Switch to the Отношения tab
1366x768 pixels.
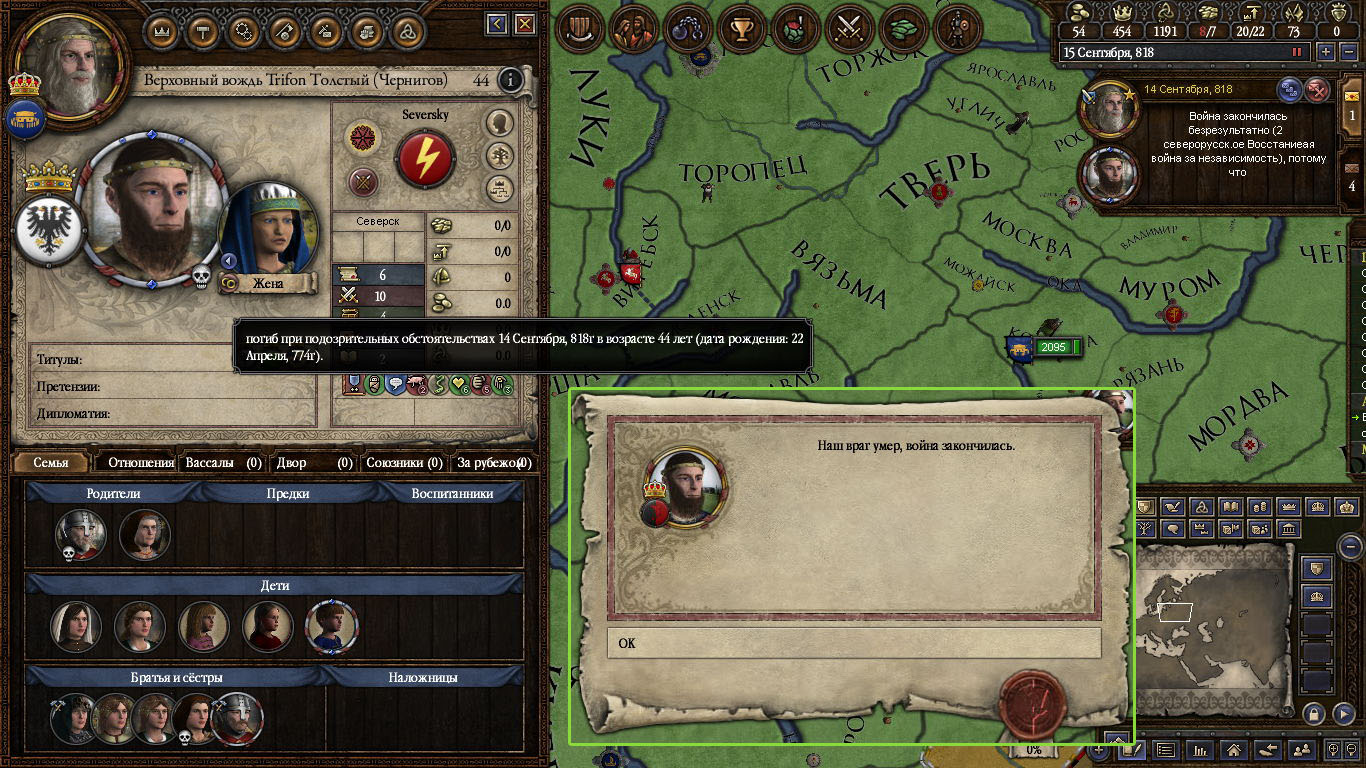141,463
